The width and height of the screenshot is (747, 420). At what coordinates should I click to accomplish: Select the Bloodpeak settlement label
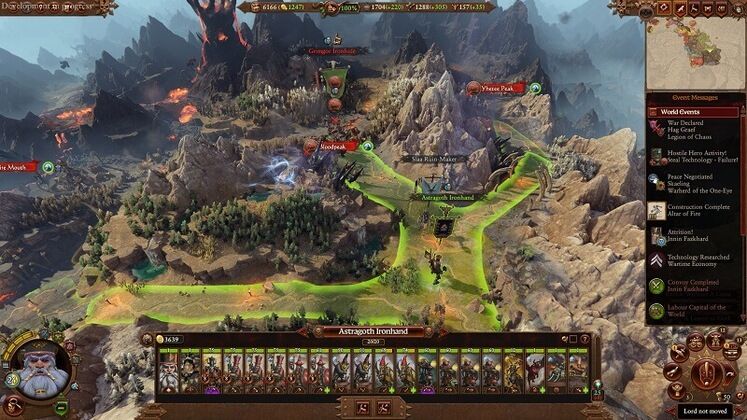(x=334, y=146)
